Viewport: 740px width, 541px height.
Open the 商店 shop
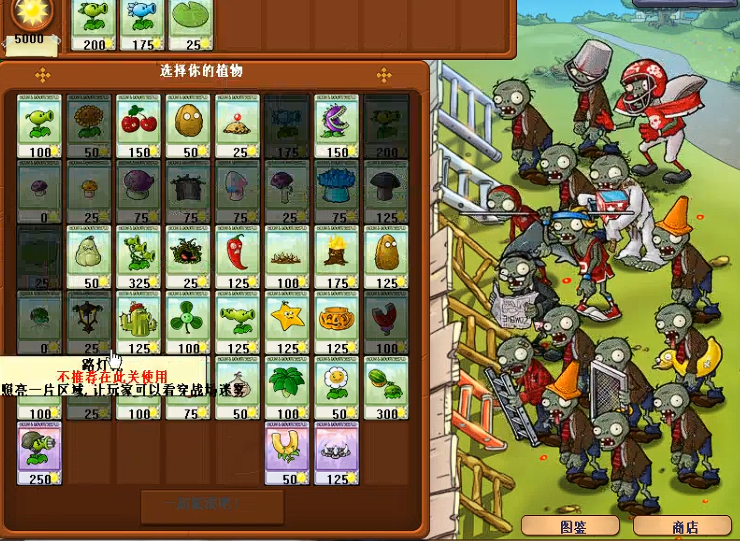[685, 526]
